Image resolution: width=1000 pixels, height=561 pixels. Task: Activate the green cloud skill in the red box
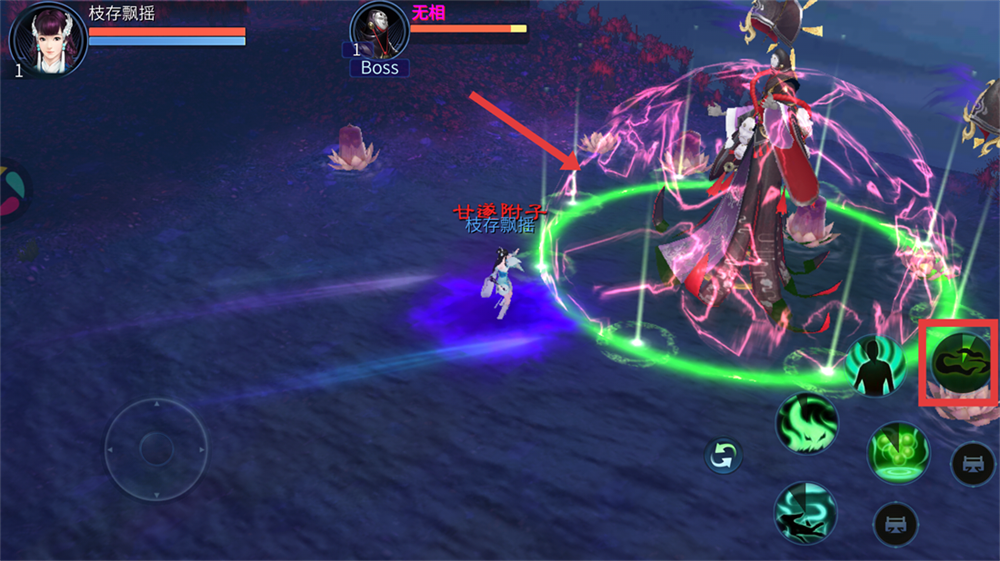[x=958, y=362]
